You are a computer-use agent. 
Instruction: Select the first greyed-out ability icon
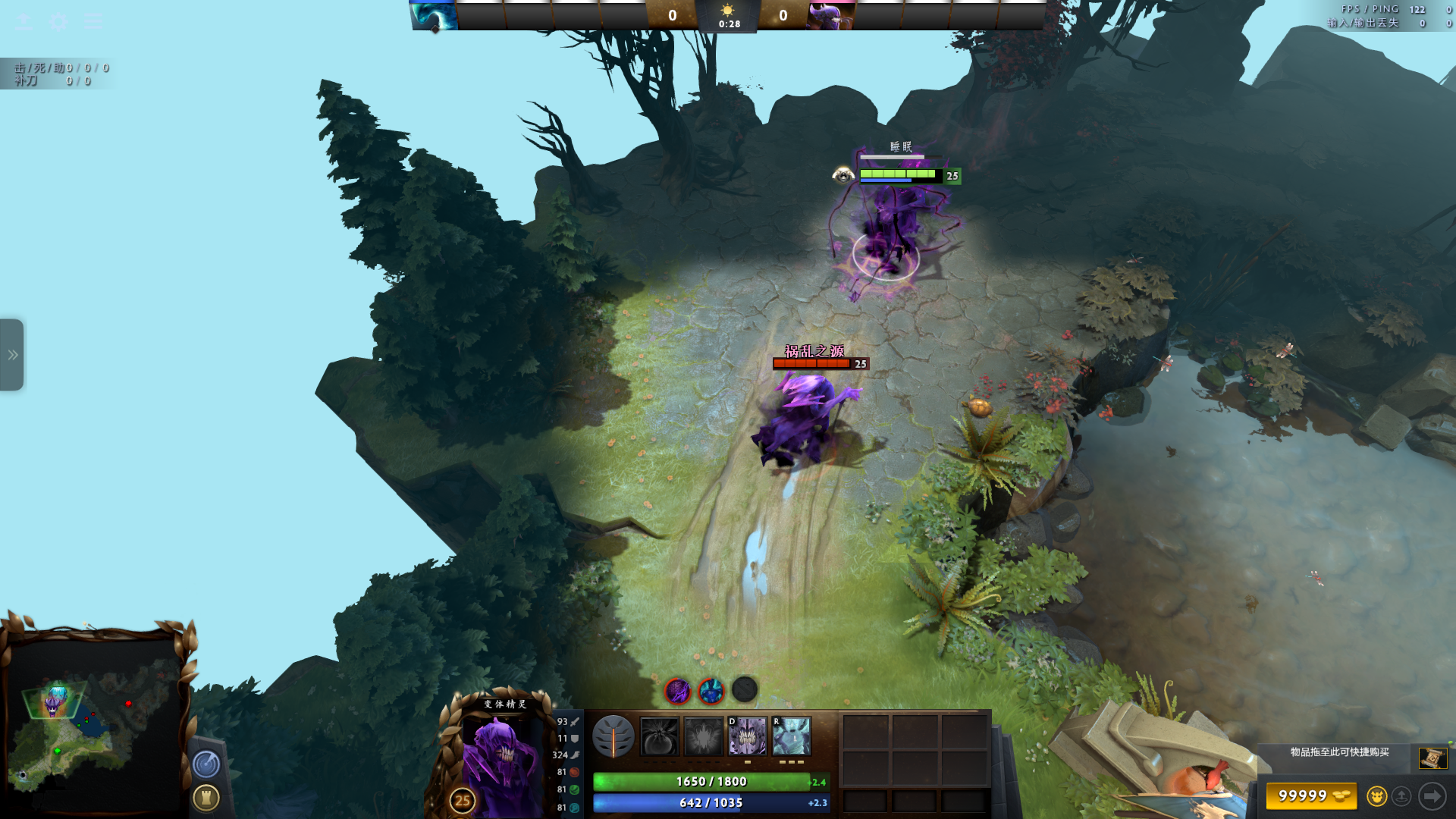pos(659,736)
